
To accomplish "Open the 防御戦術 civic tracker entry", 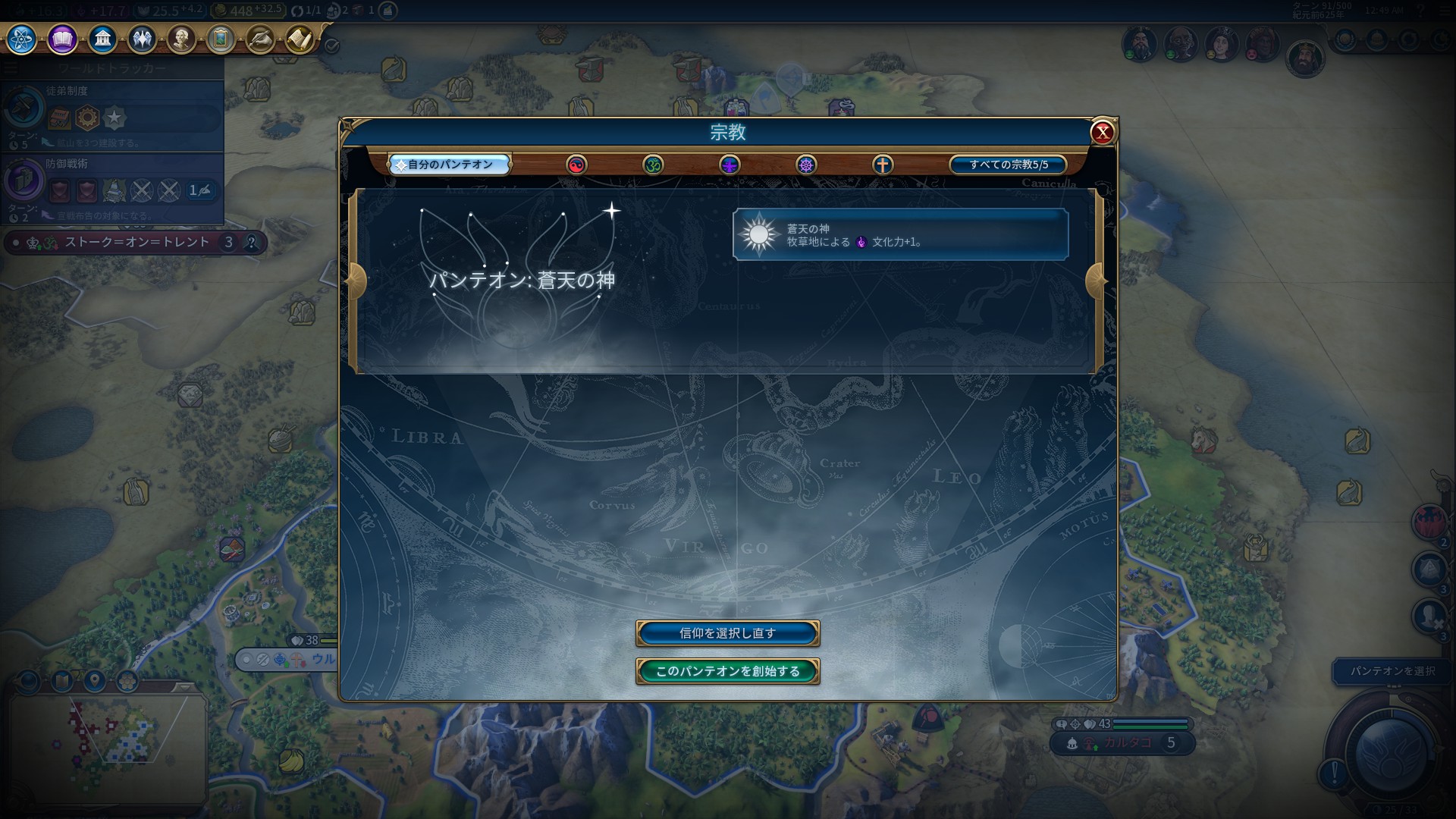I will click(112, 187).
